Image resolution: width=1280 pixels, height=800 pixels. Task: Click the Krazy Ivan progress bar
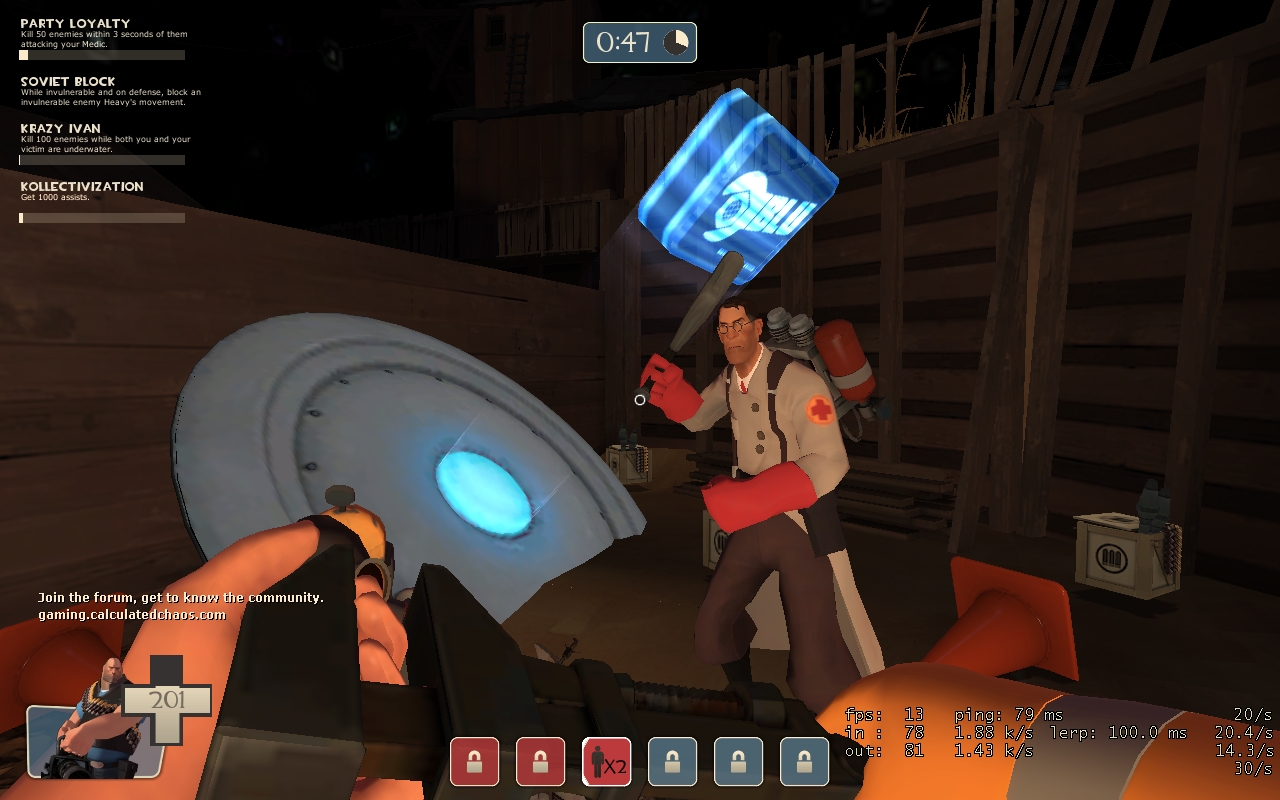point(102,160)
